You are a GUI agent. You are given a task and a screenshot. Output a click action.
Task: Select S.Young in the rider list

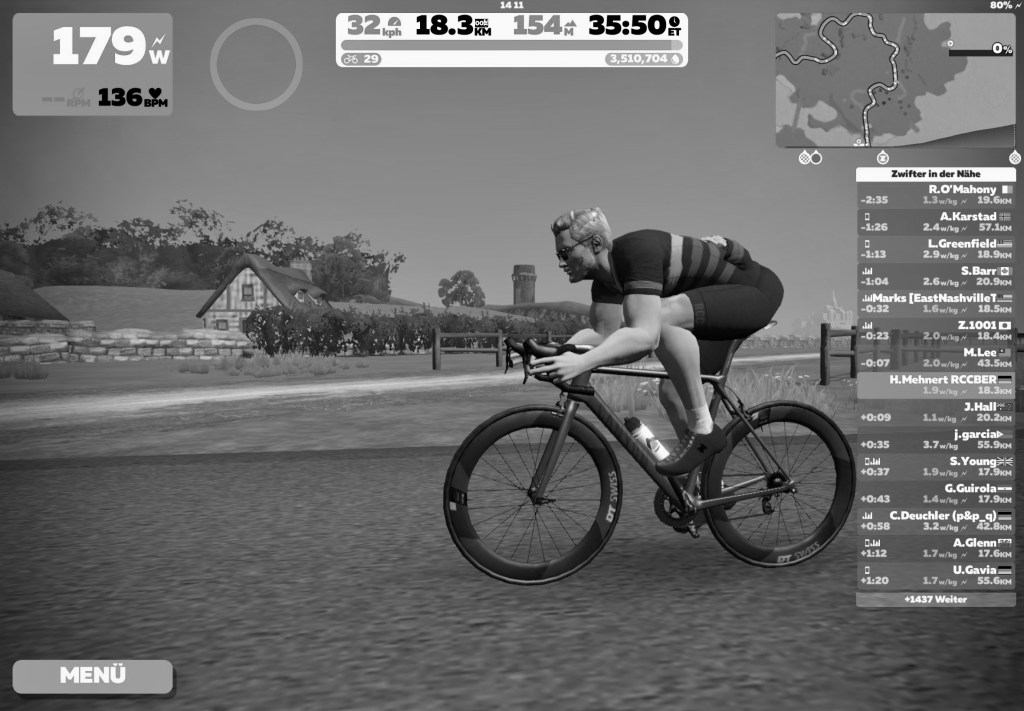(x=935, y=466)
